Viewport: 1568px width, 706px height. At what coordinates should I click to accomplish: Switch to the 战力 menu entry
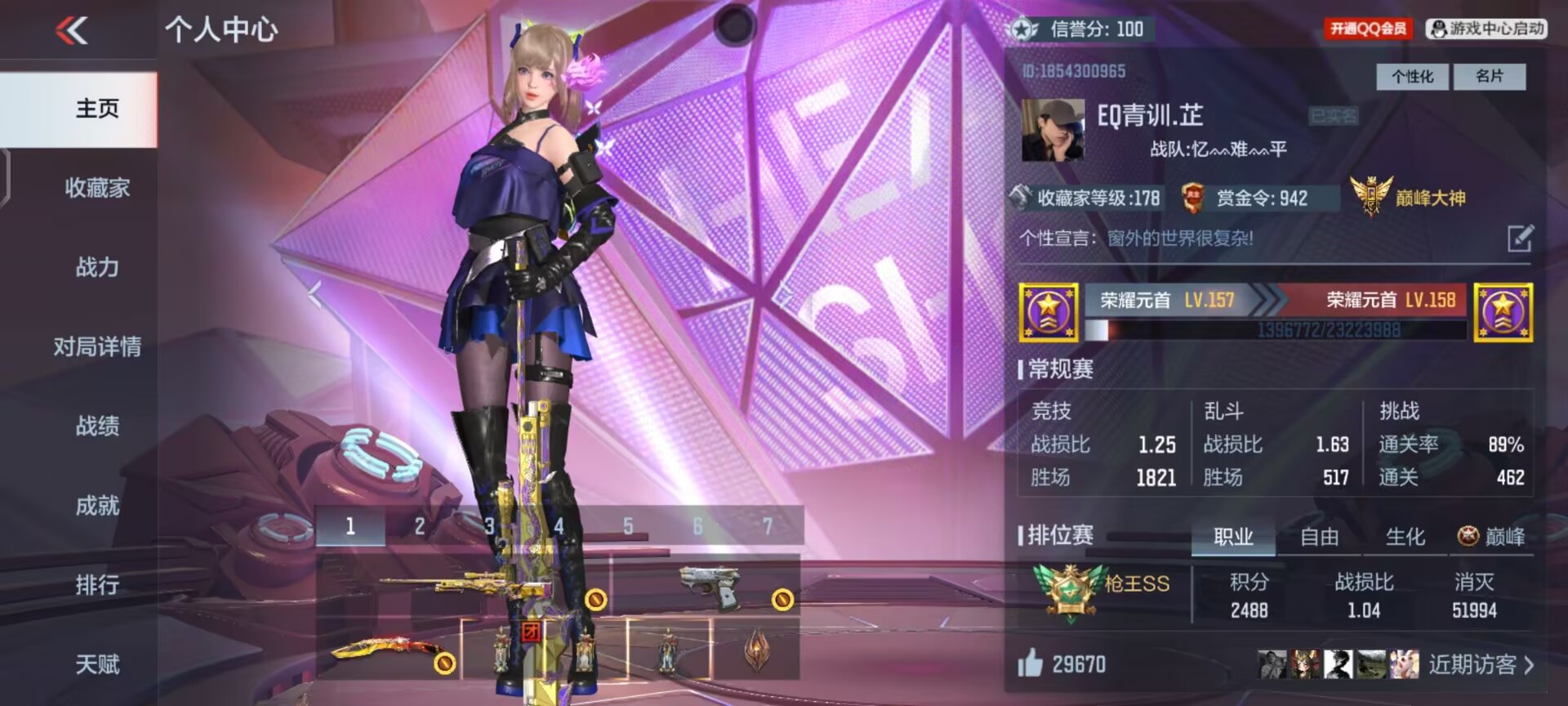click(97, 267)
